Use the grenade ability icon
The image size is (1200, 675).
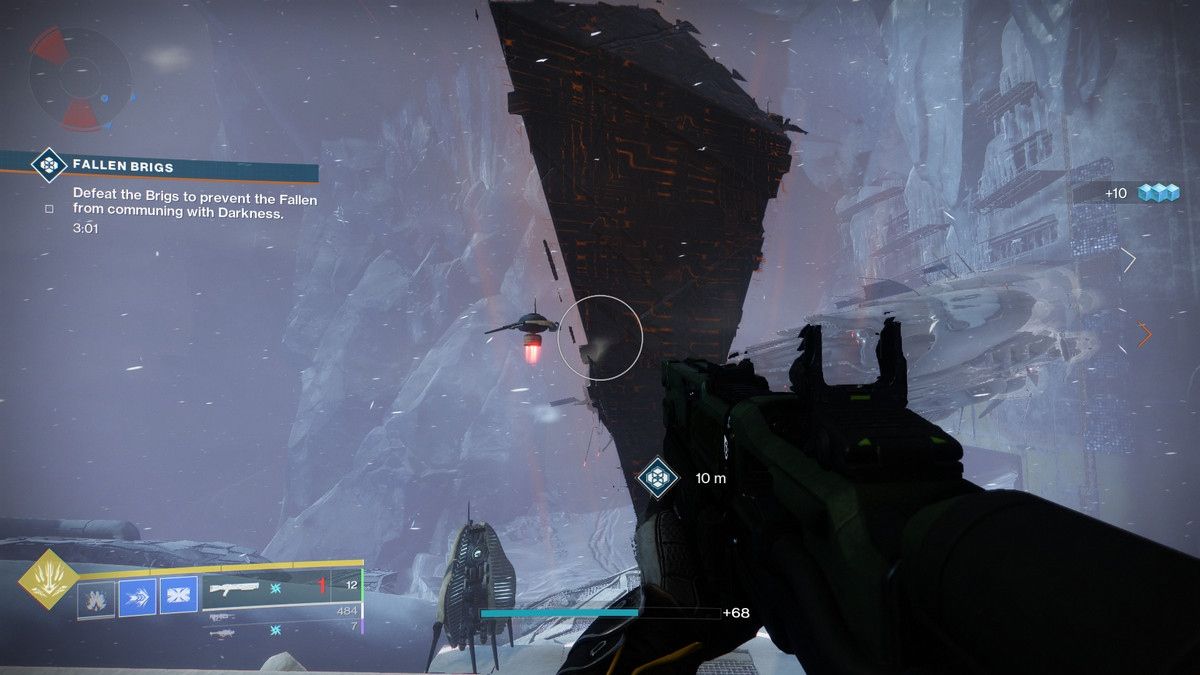pos(96,598)
